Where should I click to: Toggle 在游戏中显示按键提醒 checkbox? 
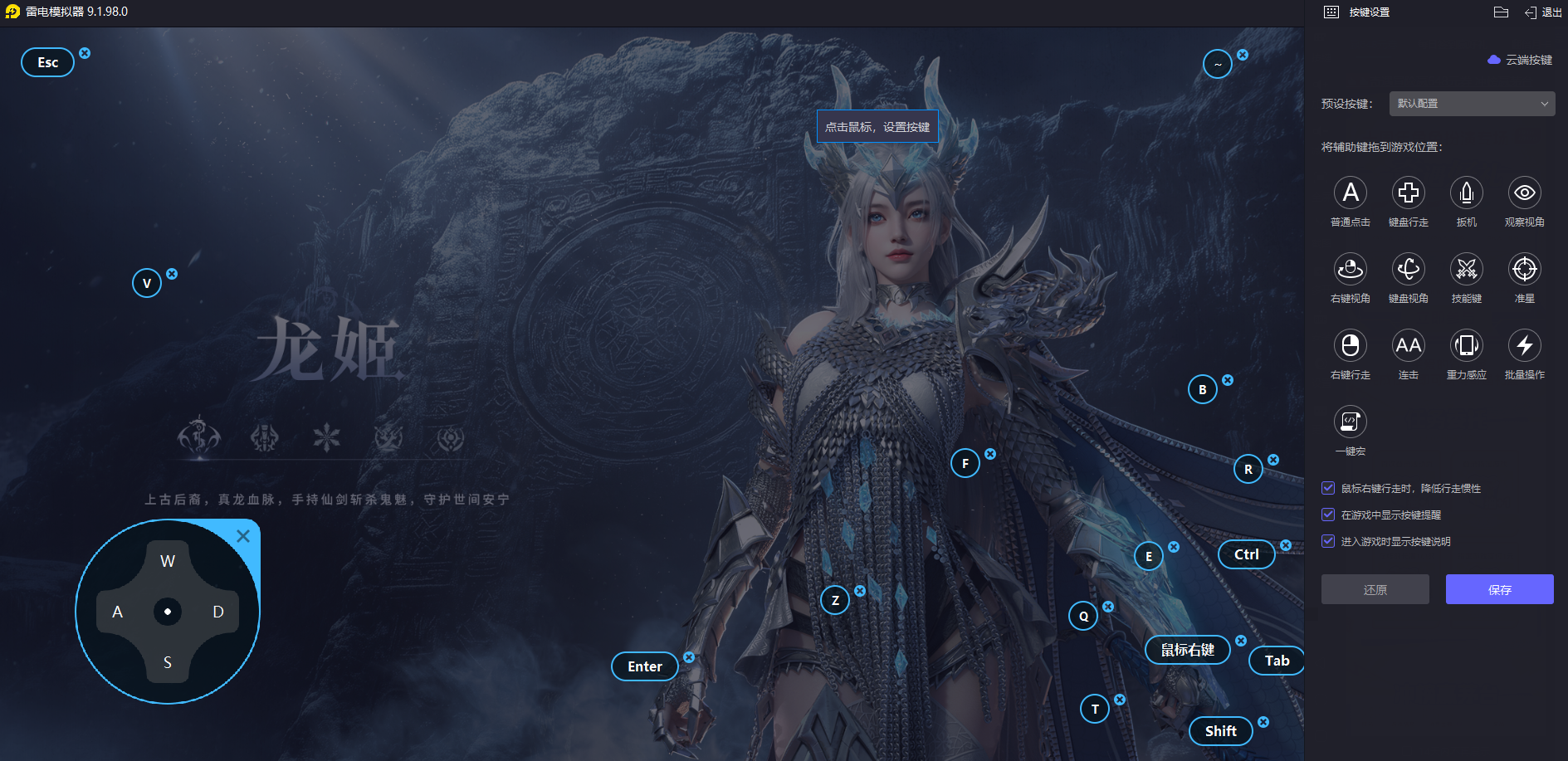[x=1328, y=515]
